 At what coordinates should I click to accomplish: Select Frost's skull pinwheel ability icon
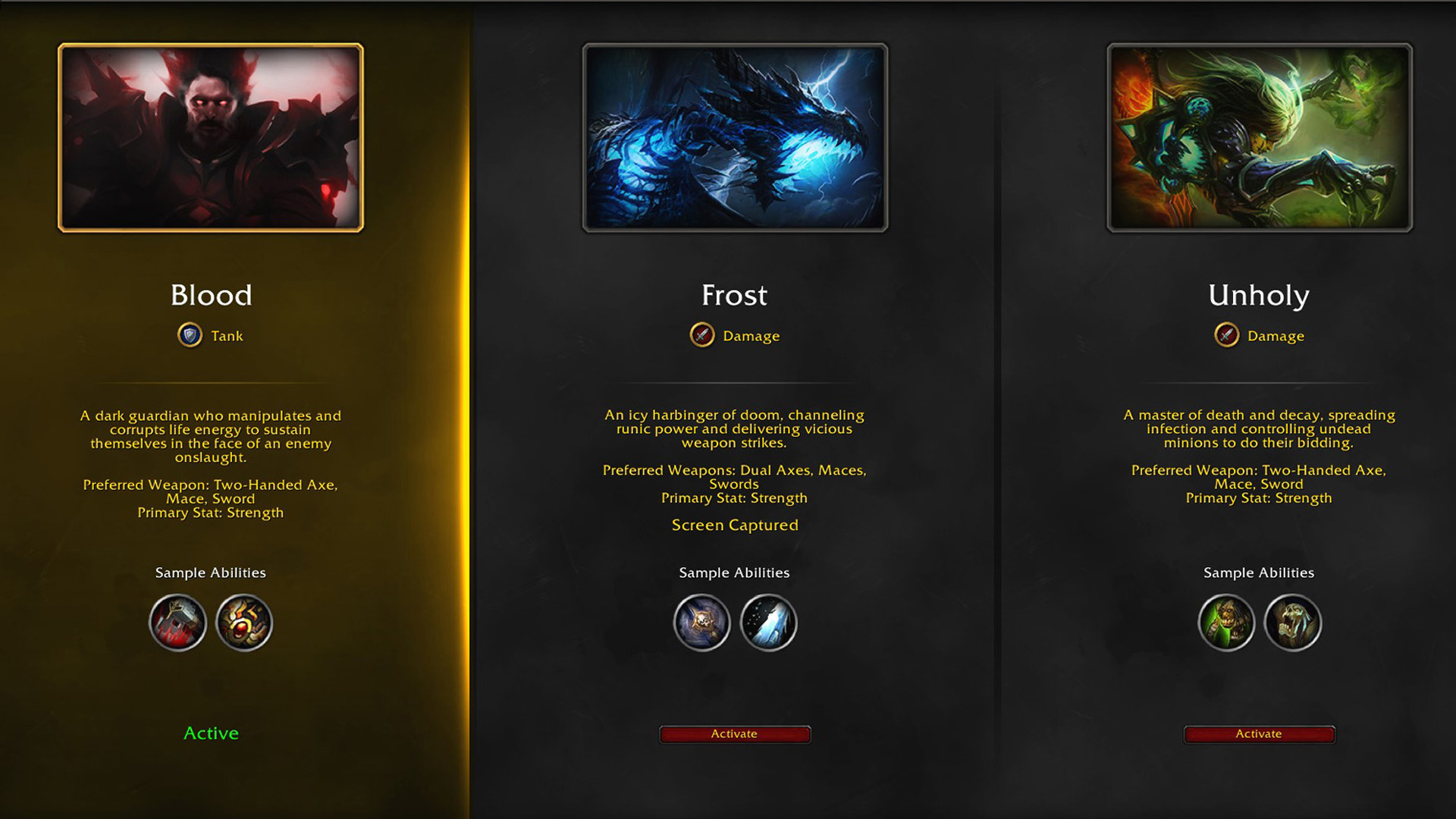click(x=701, y=623)
